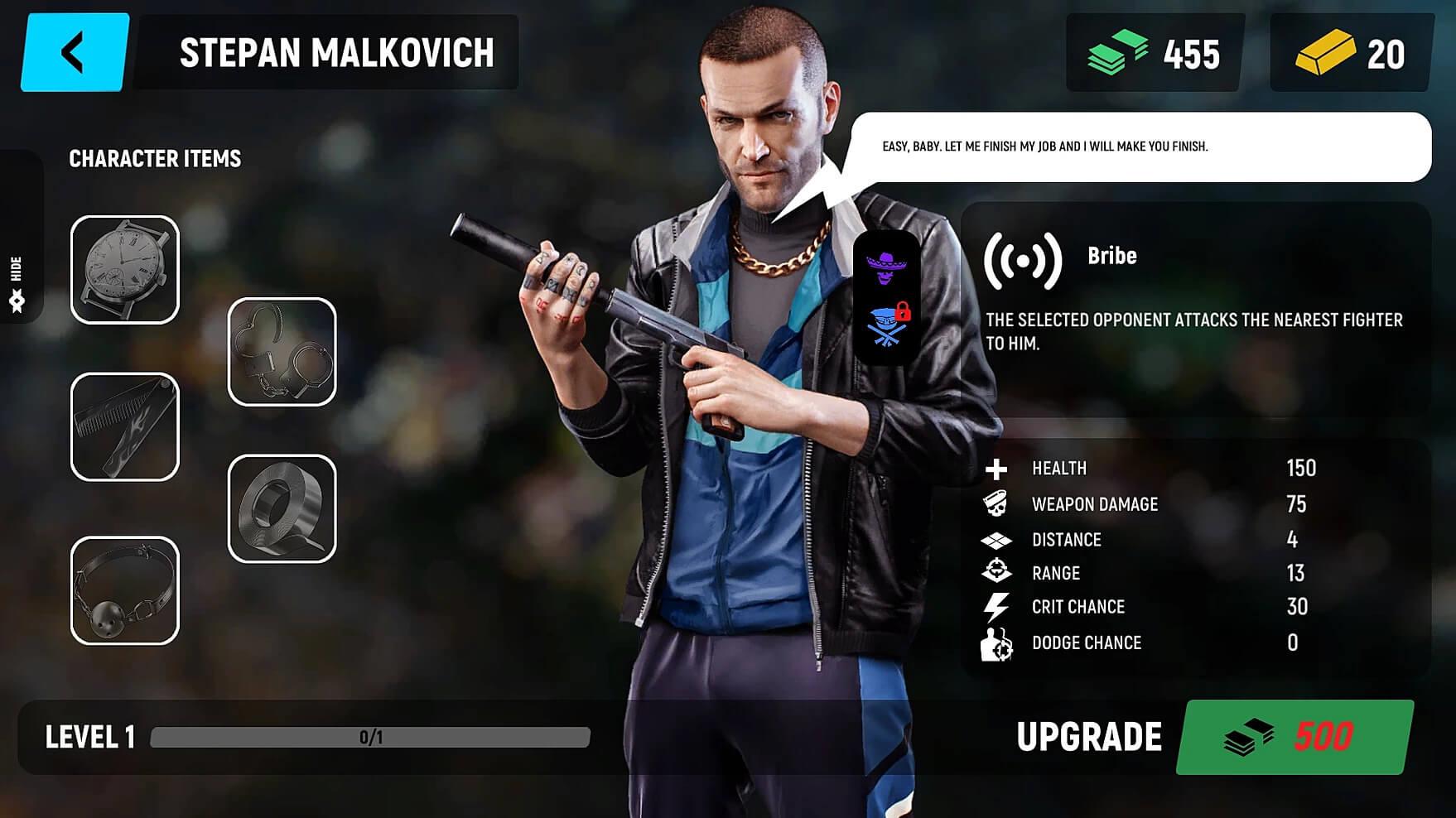This screenshot has height=818, width=1456.
Task: Tap the locked blue police faction icon
Action: (x=887, y=325)
